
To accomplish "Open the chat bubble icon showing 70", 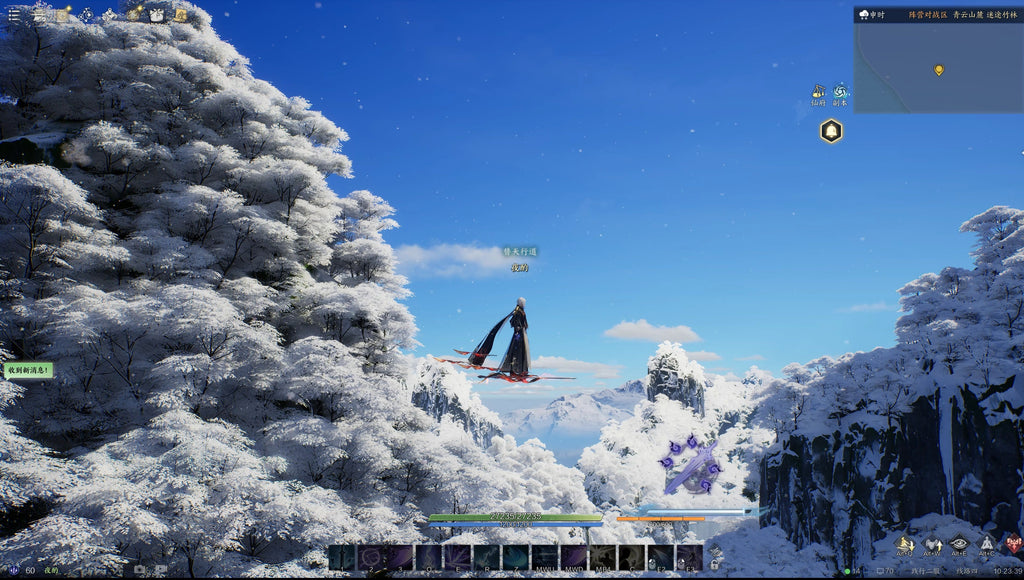I will 882,571.
